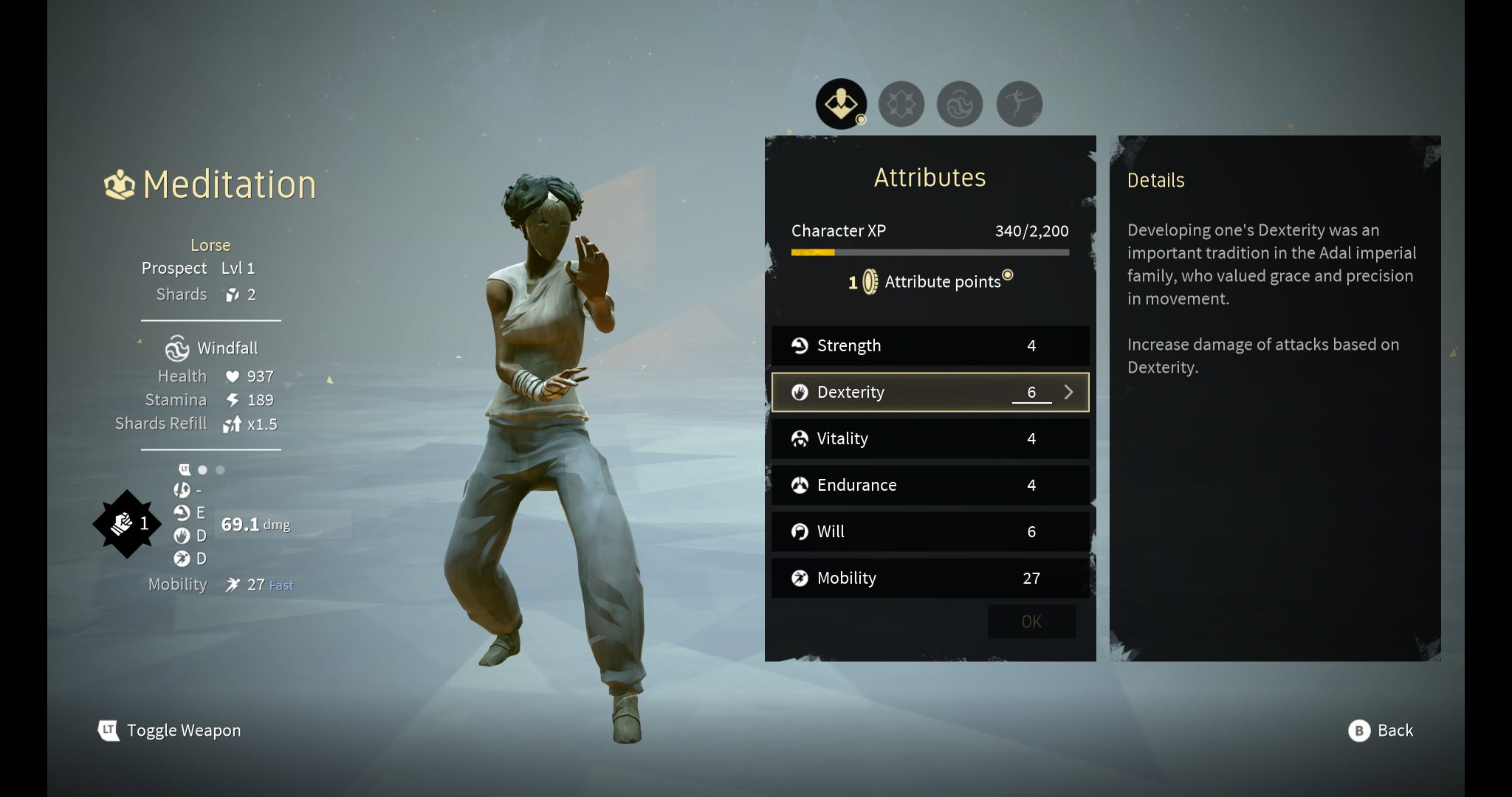1512x797 pixels.
Task: Click the Windfall combat style icon
Action: coord(177,347)
